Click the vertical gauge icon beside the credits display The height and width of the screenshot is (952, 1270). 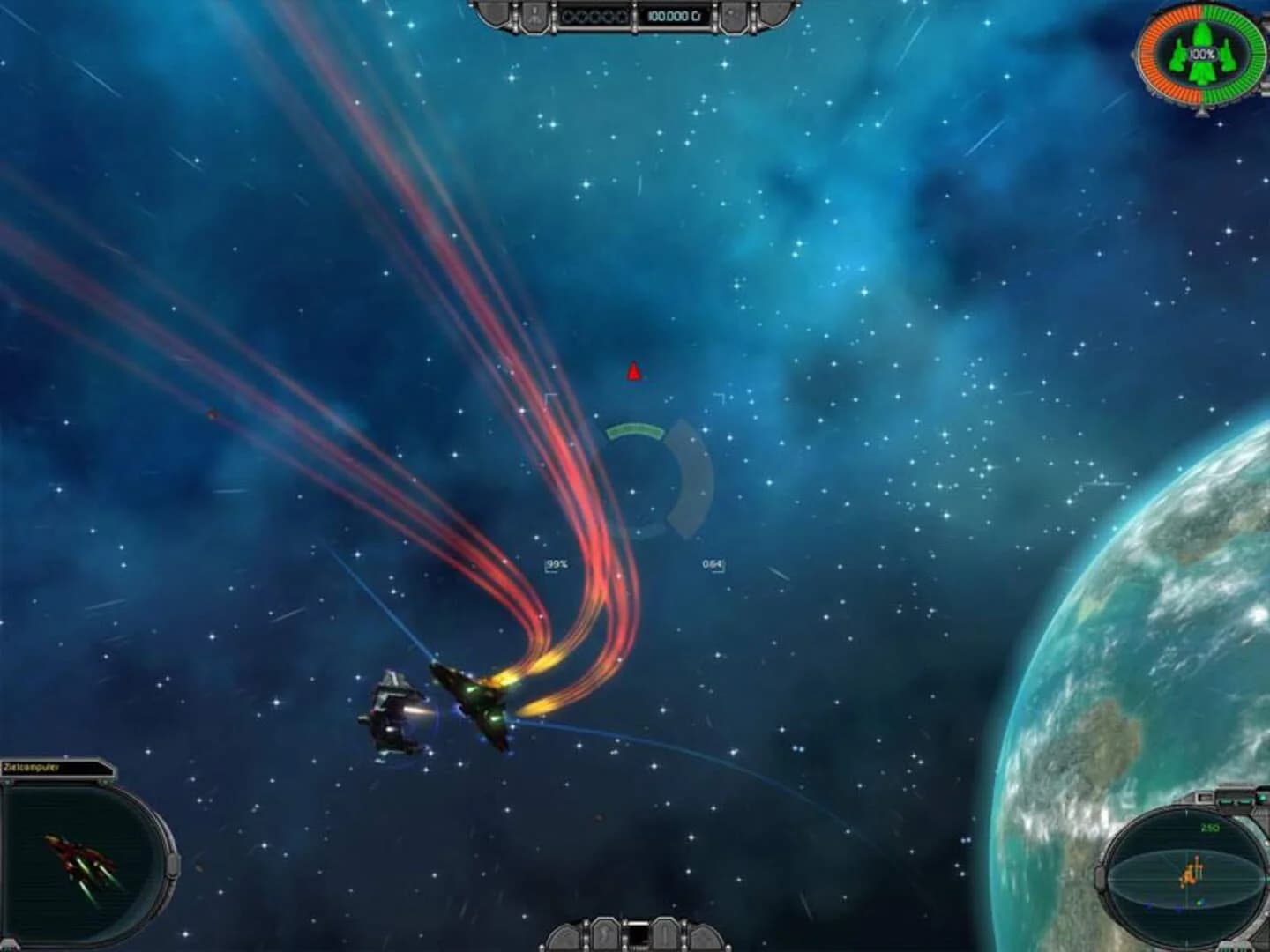click(534, 15)
